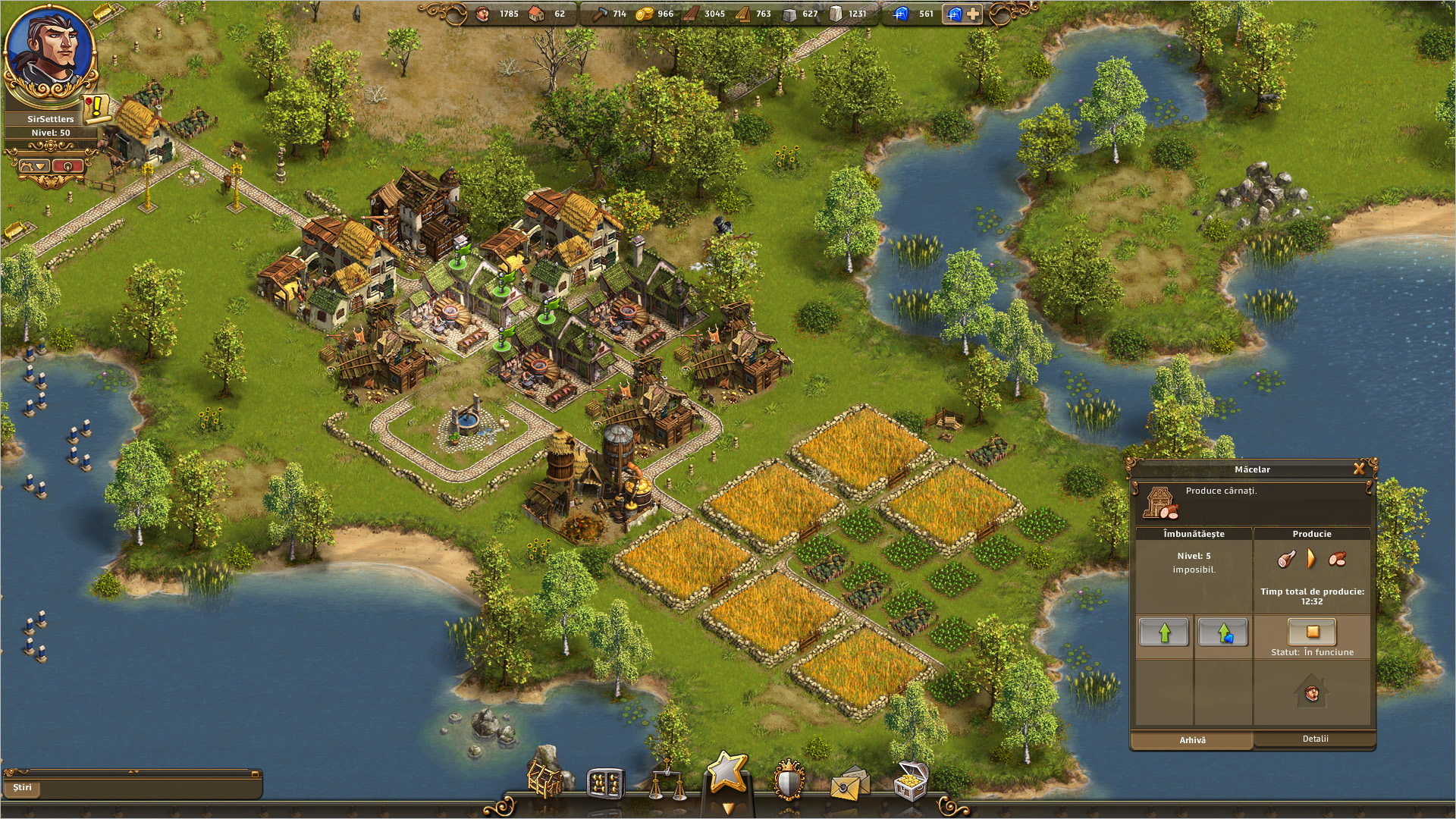Select the Arhivă tab
1456x819 pixels.
tap(1192, 740)
